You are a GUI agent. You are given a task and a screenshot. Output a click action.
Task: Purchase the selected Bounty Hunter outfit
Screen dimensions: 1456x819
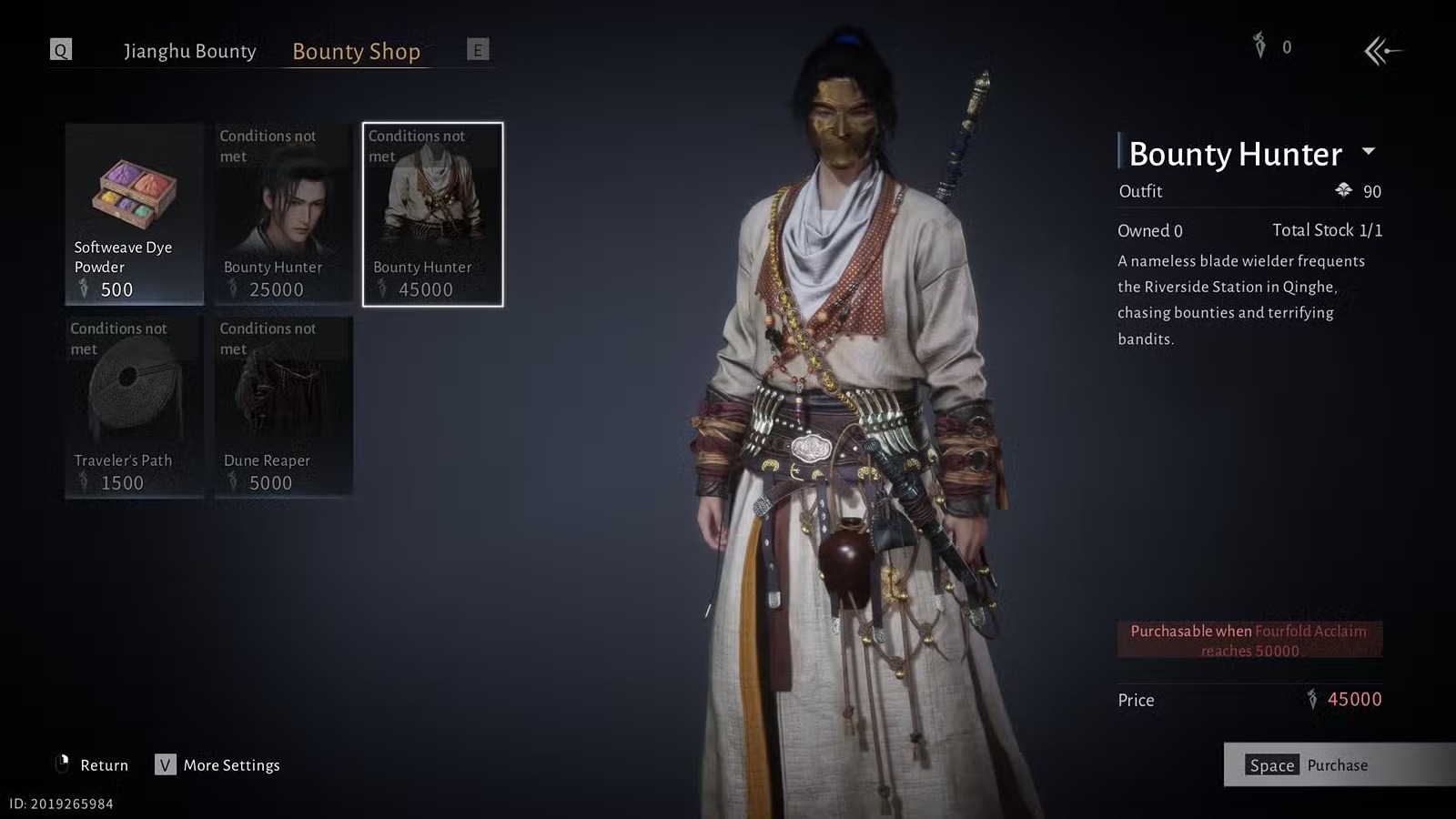(1338, 765)
